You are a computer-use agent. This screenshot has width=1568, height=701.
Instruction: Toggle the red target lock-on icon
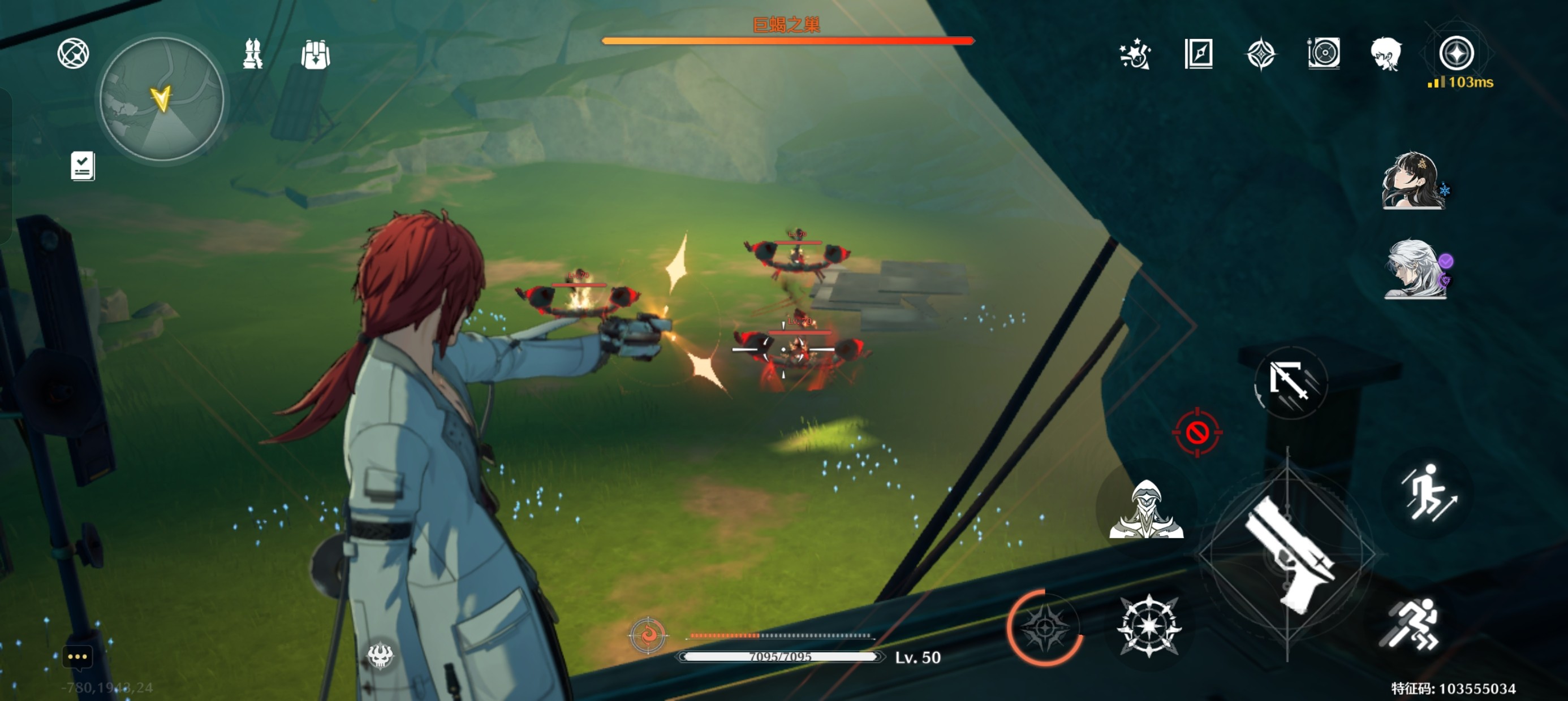[1197, 432]
